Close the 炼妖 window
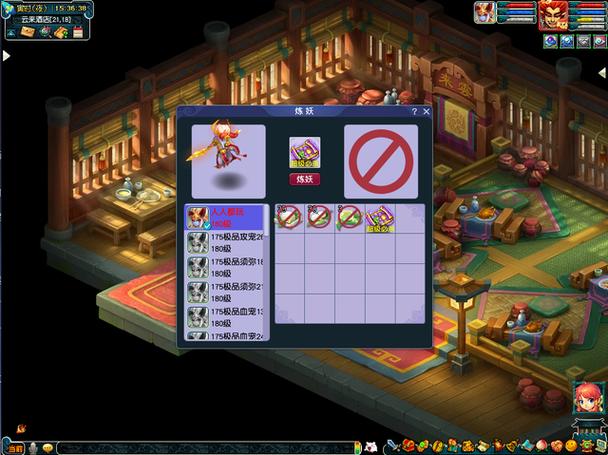This screenshot has width=608, height=455. point(426,112)
